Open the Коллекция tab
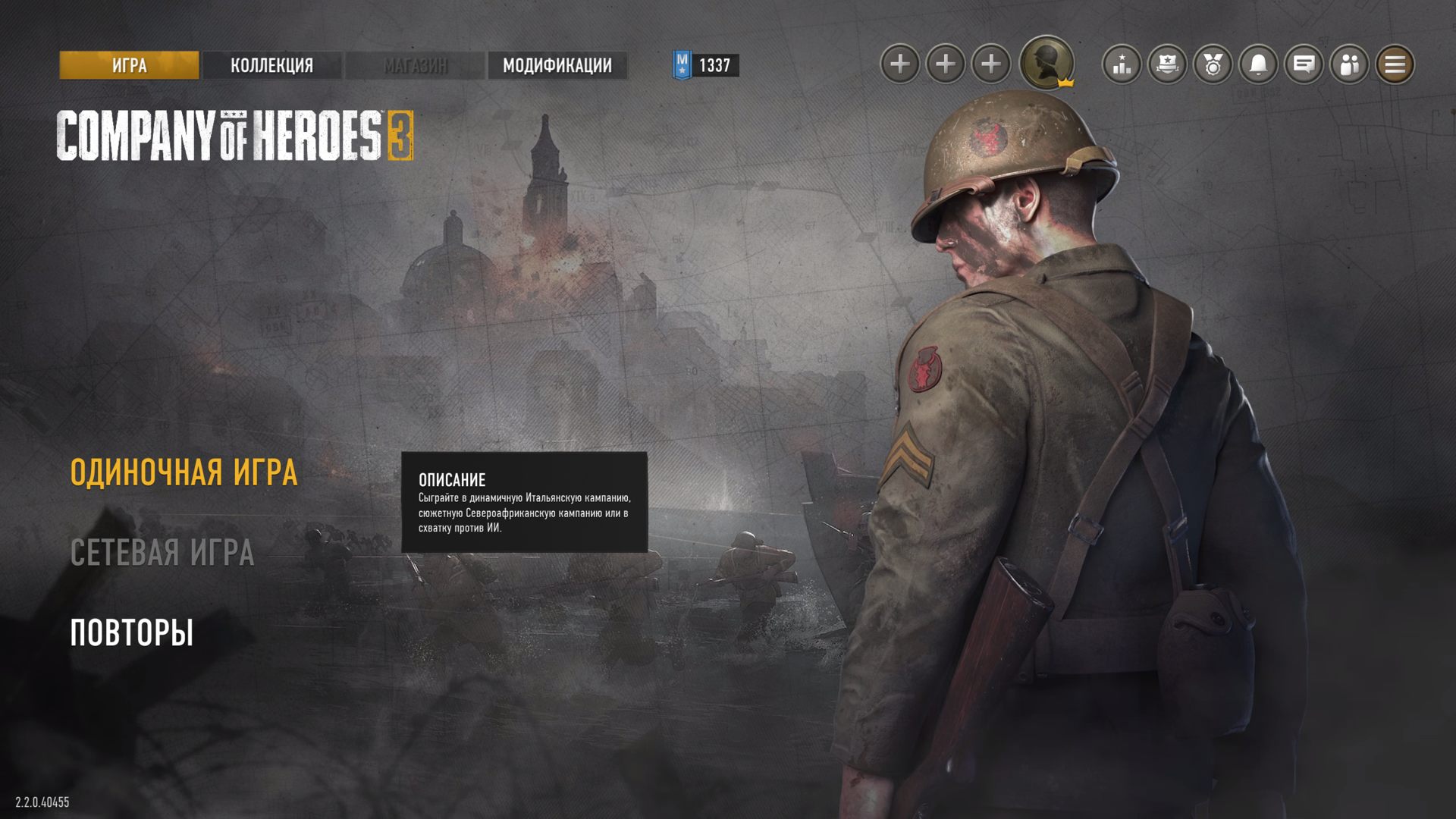 (271, 65)
